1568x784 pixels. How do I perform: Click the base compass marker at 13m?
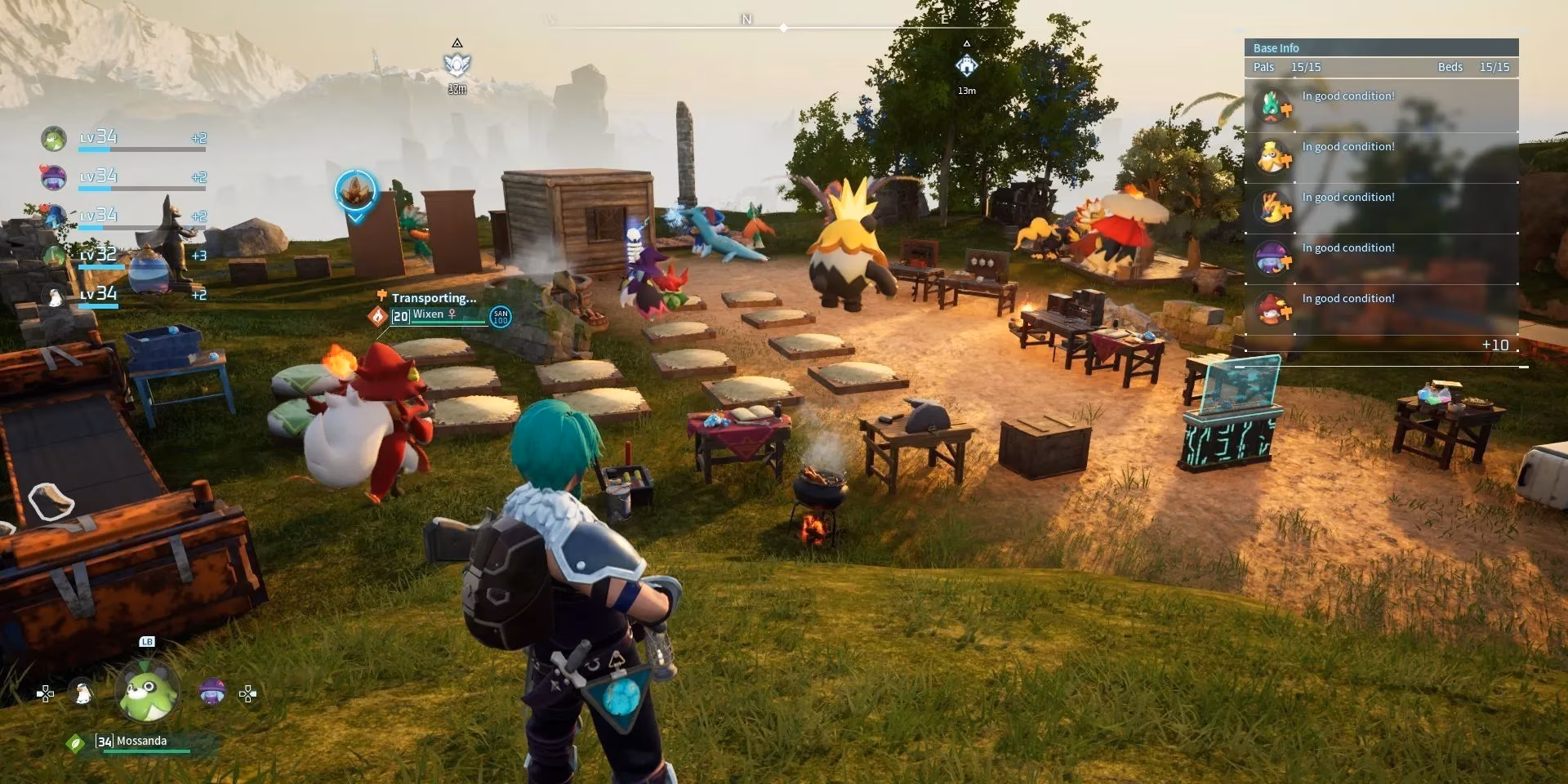[x=966, y=65]
